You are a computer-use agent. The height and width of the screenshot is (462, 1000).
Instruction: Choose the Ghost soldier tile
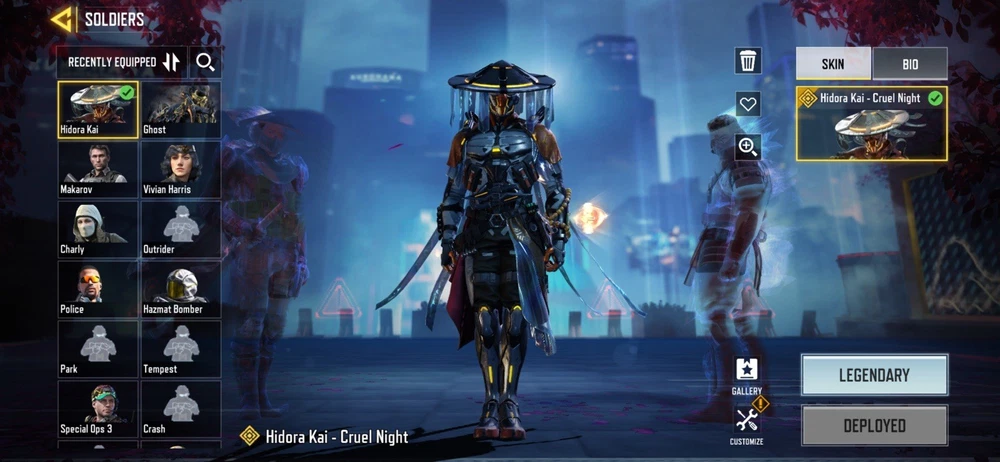[x=180, y=109]
